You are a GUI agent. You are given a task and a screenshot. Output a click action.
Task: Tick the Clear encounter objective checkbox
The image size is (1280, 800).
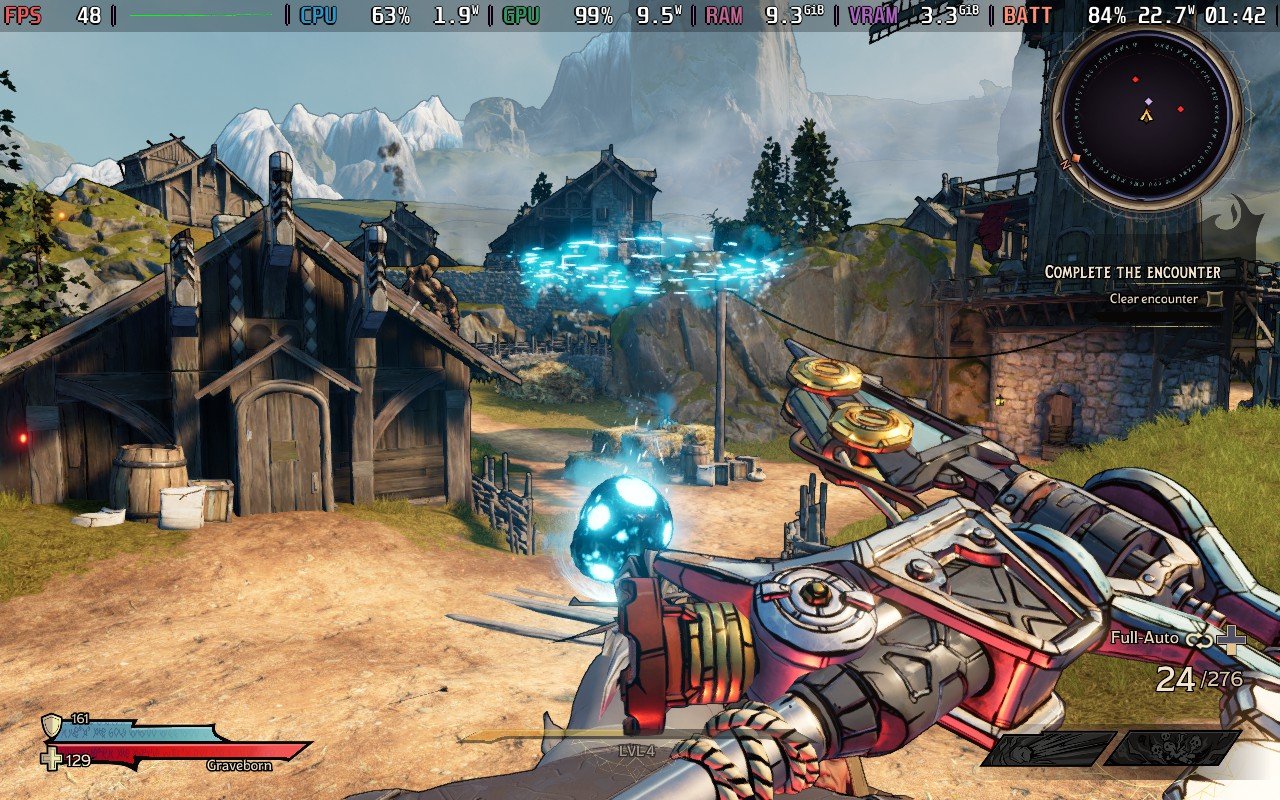1214,298
